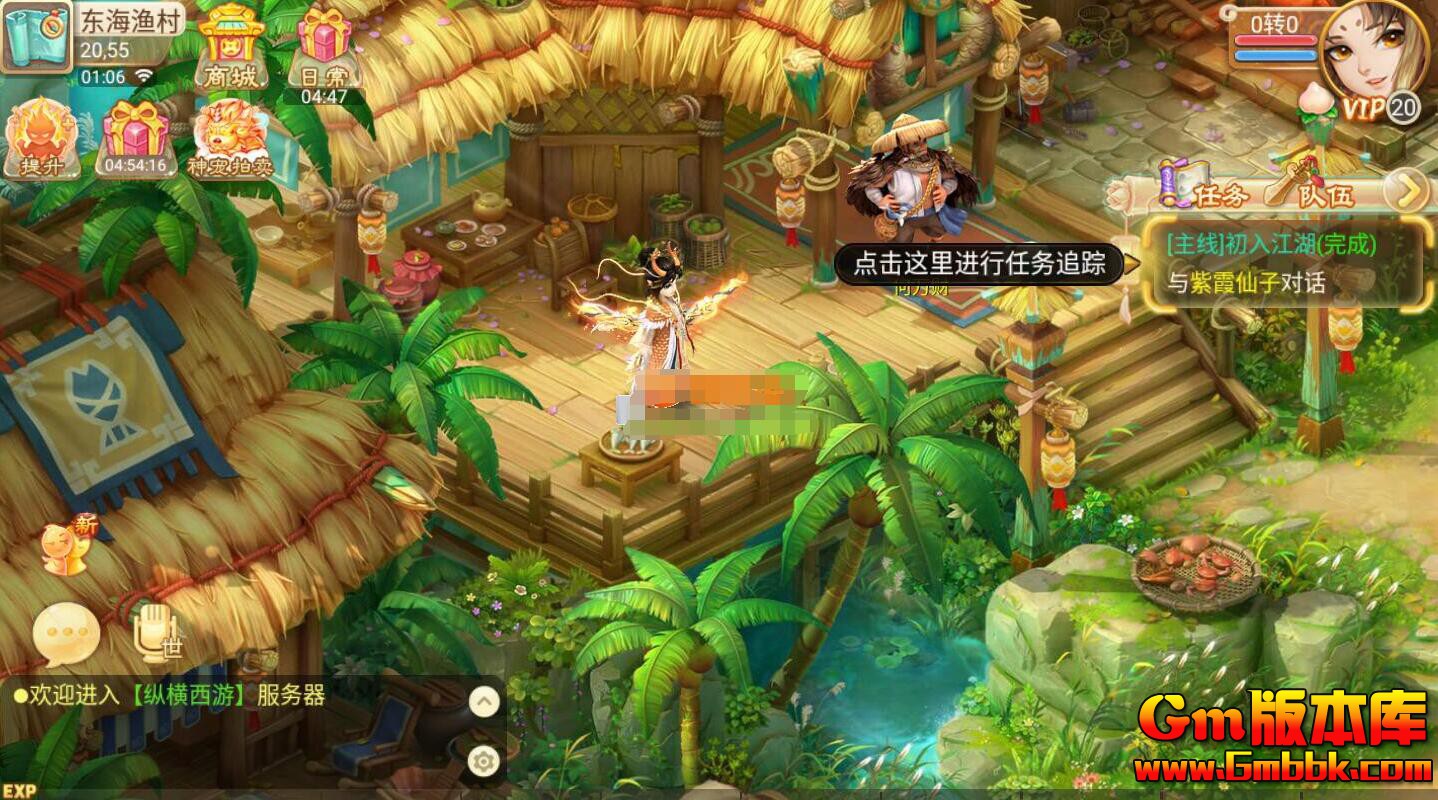Open the peach icon under the avatar
Viewport: 1438px width, 800px height.
coord(1315,105)
